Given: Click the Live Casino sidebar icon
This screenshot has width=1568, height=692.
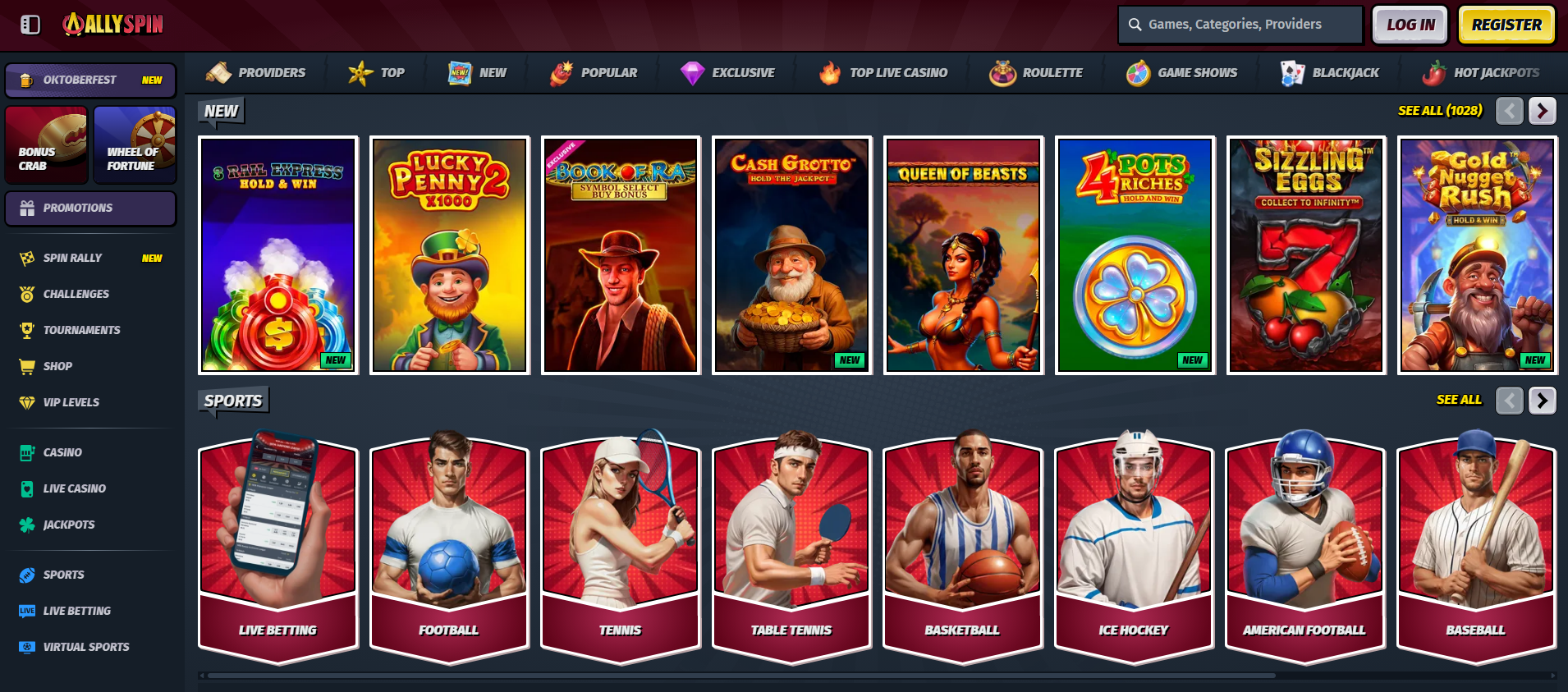Looking at the screenshot, I should point(25,488).
